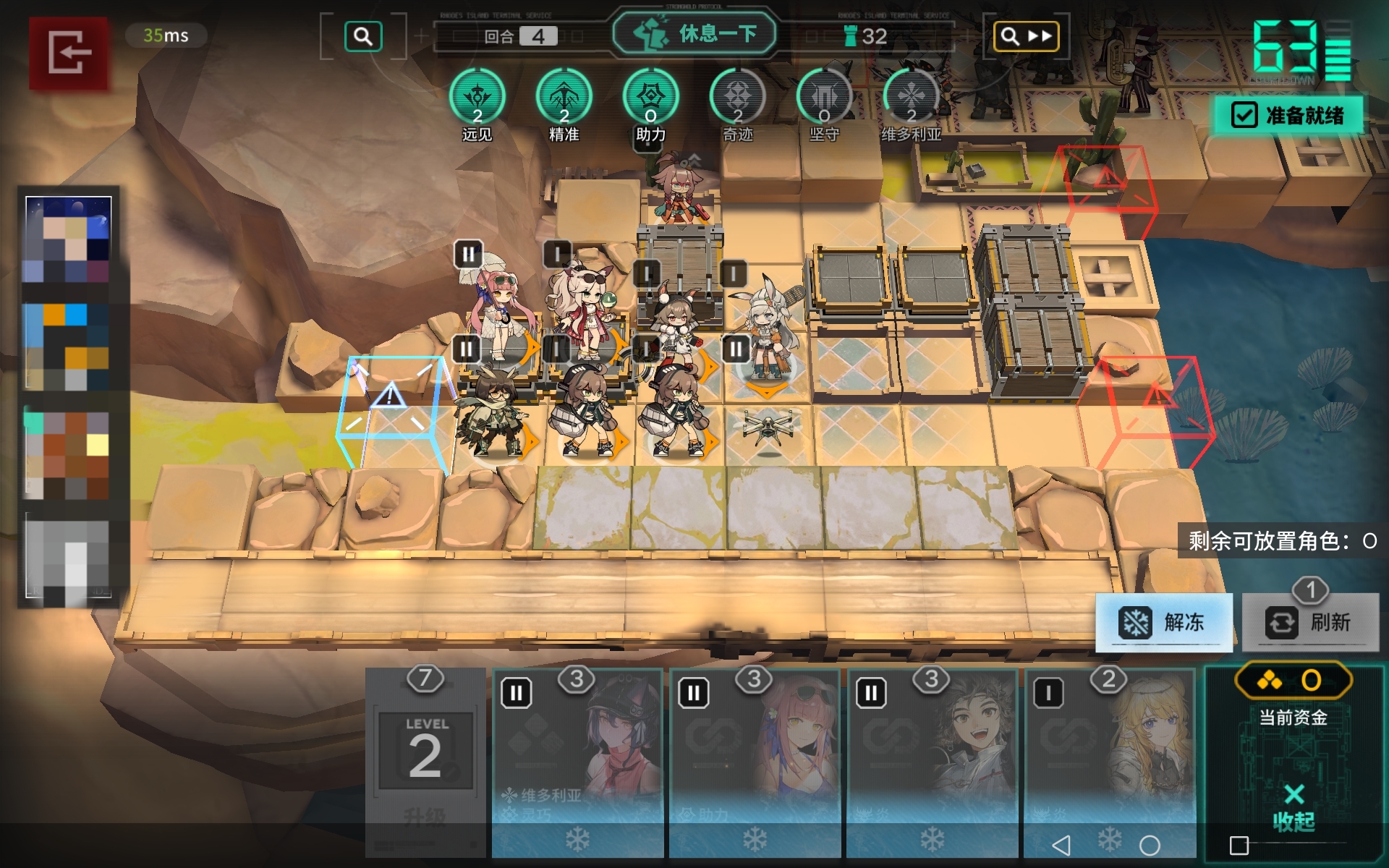
Task: Collapse the shop with 收起
Action: [x=1294, y=807]
